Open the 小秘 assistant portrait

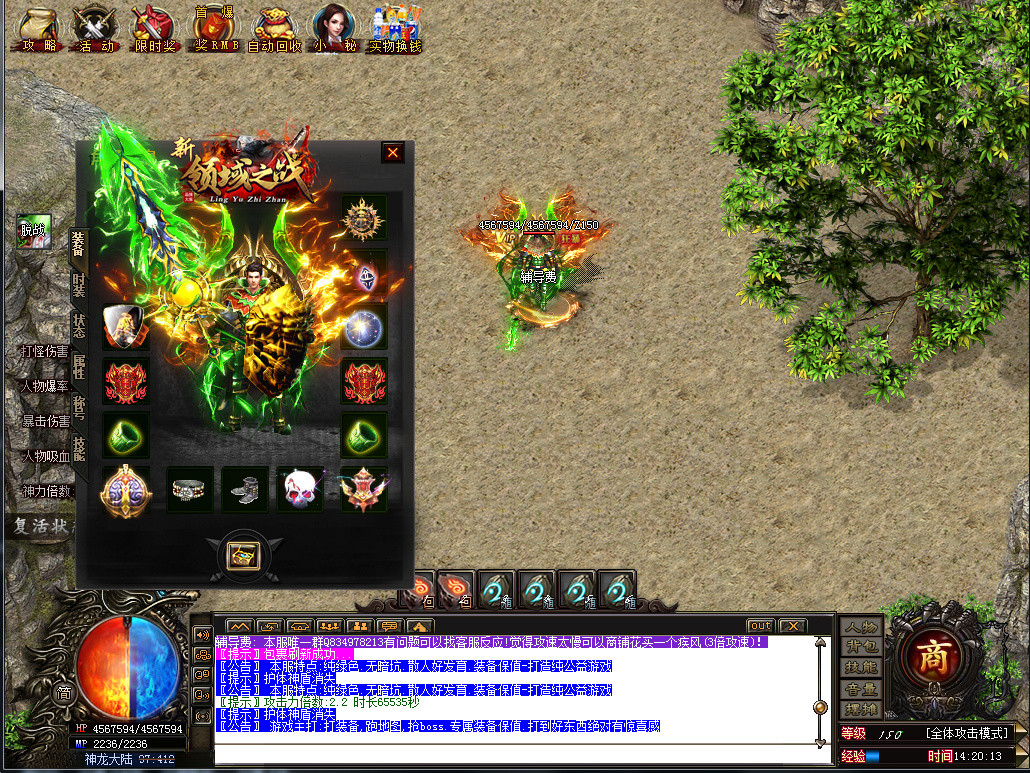point(333,29)
